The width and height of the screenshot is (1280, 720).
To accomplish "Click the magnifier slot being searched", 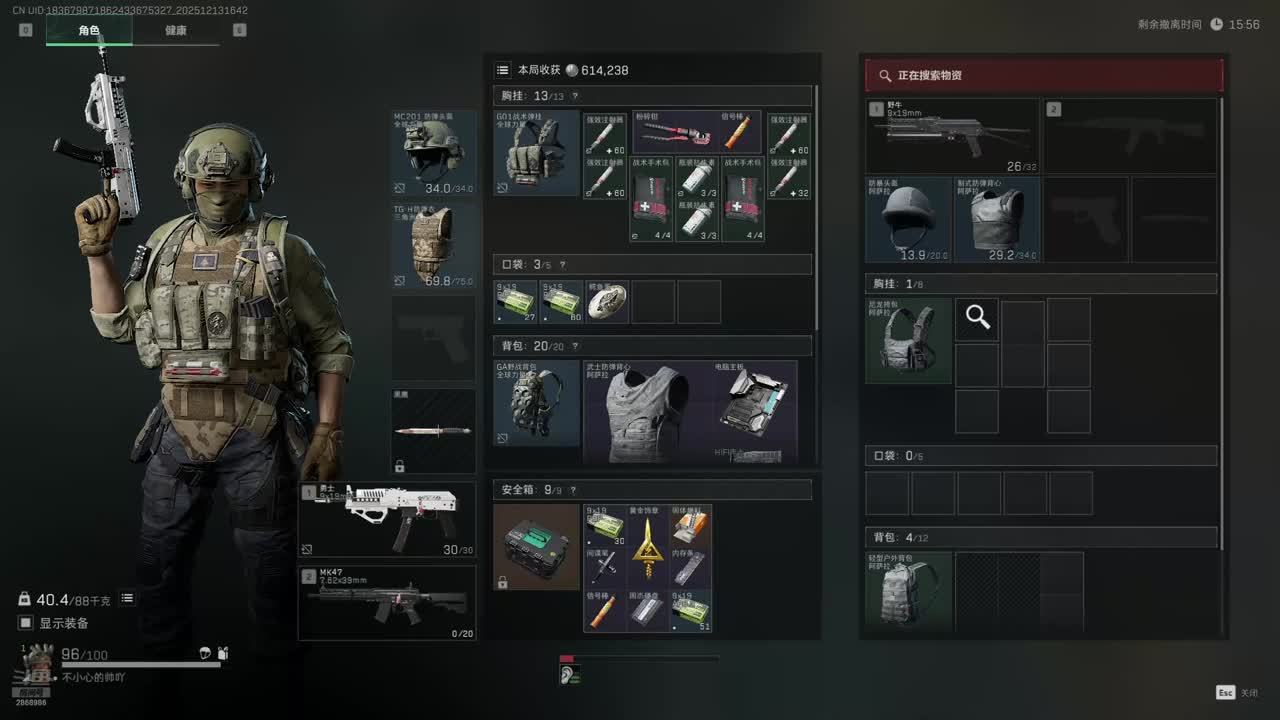I will pos(977,319).
